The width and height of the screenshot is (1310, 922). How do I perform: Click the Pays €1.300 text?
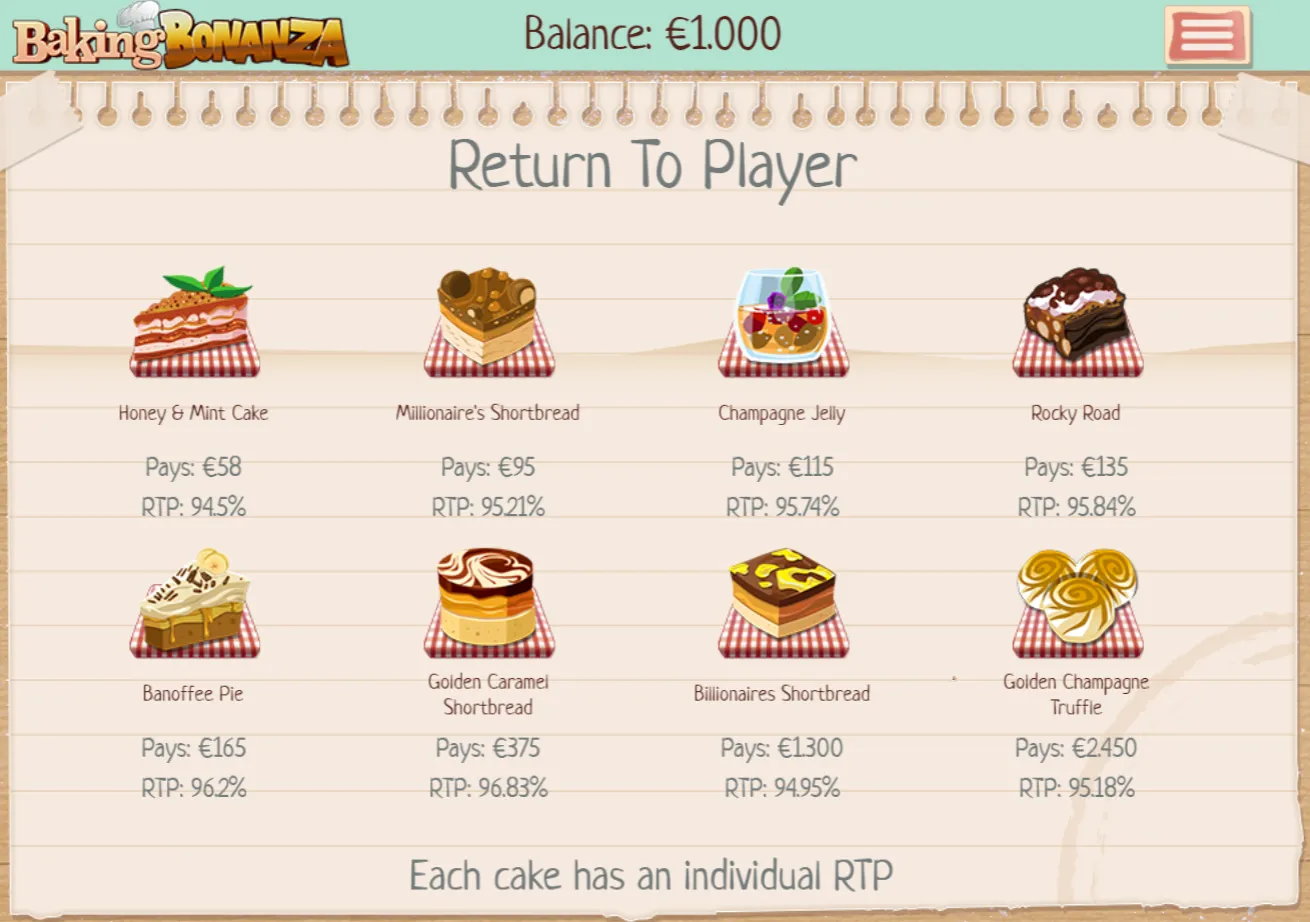tap(783, 748)
